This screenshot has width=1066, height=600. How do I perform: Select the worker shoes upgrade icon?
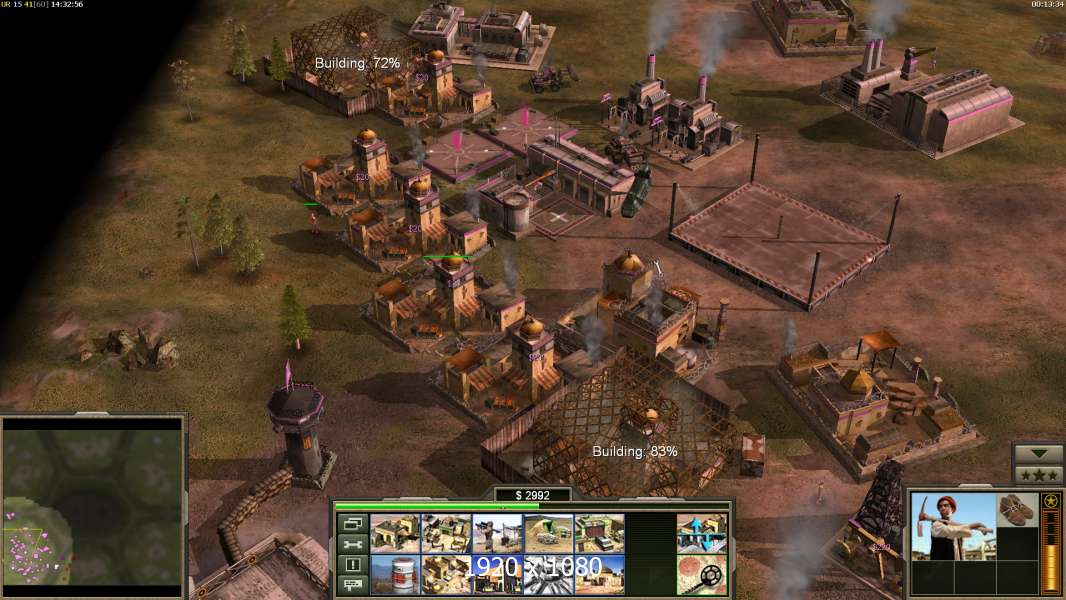click(x=1018, y=509)
